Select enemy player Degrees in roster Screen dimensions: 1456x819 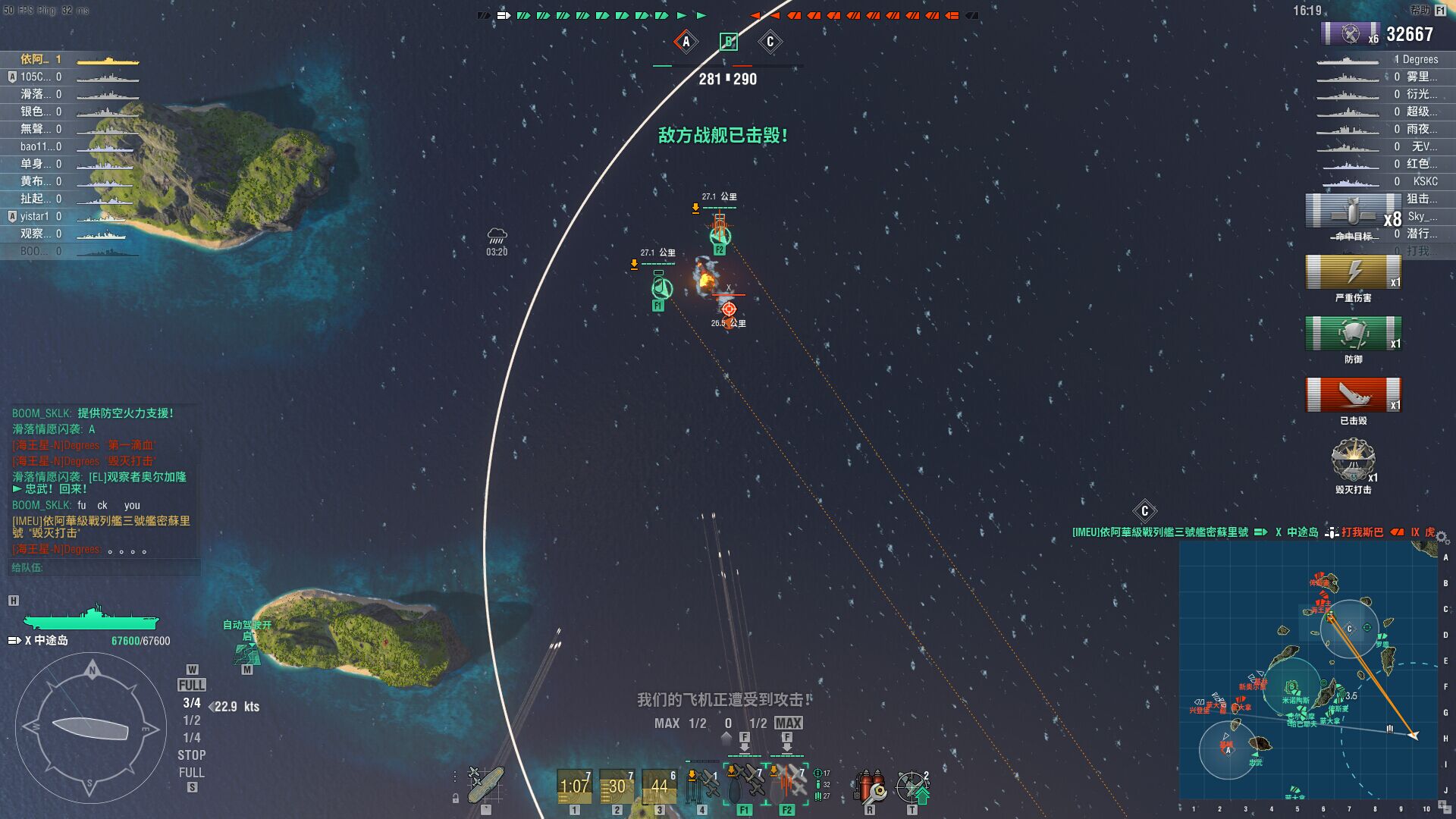coord(1419,59)
